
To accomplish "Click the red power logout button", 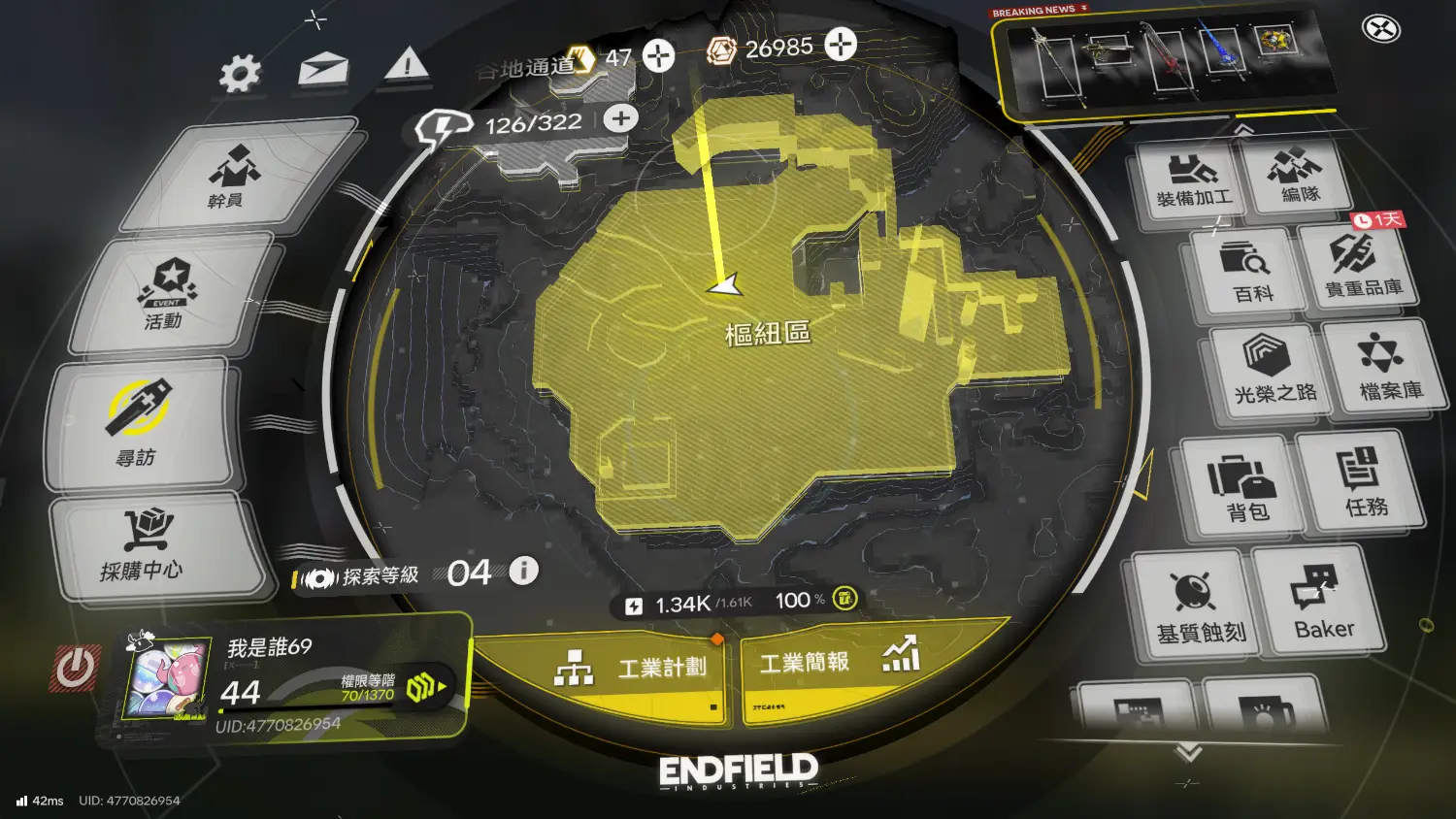I will (x=76, y=668).
